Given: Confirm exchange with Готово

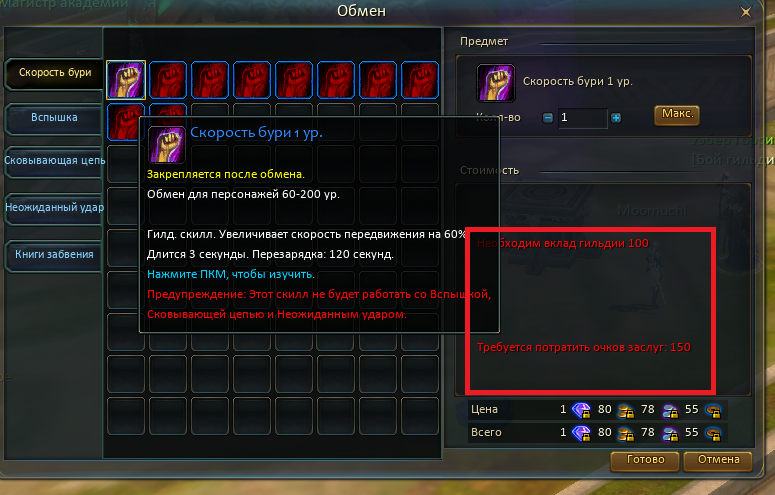Looking at the screenshot, I should click(x=644, y=461).
